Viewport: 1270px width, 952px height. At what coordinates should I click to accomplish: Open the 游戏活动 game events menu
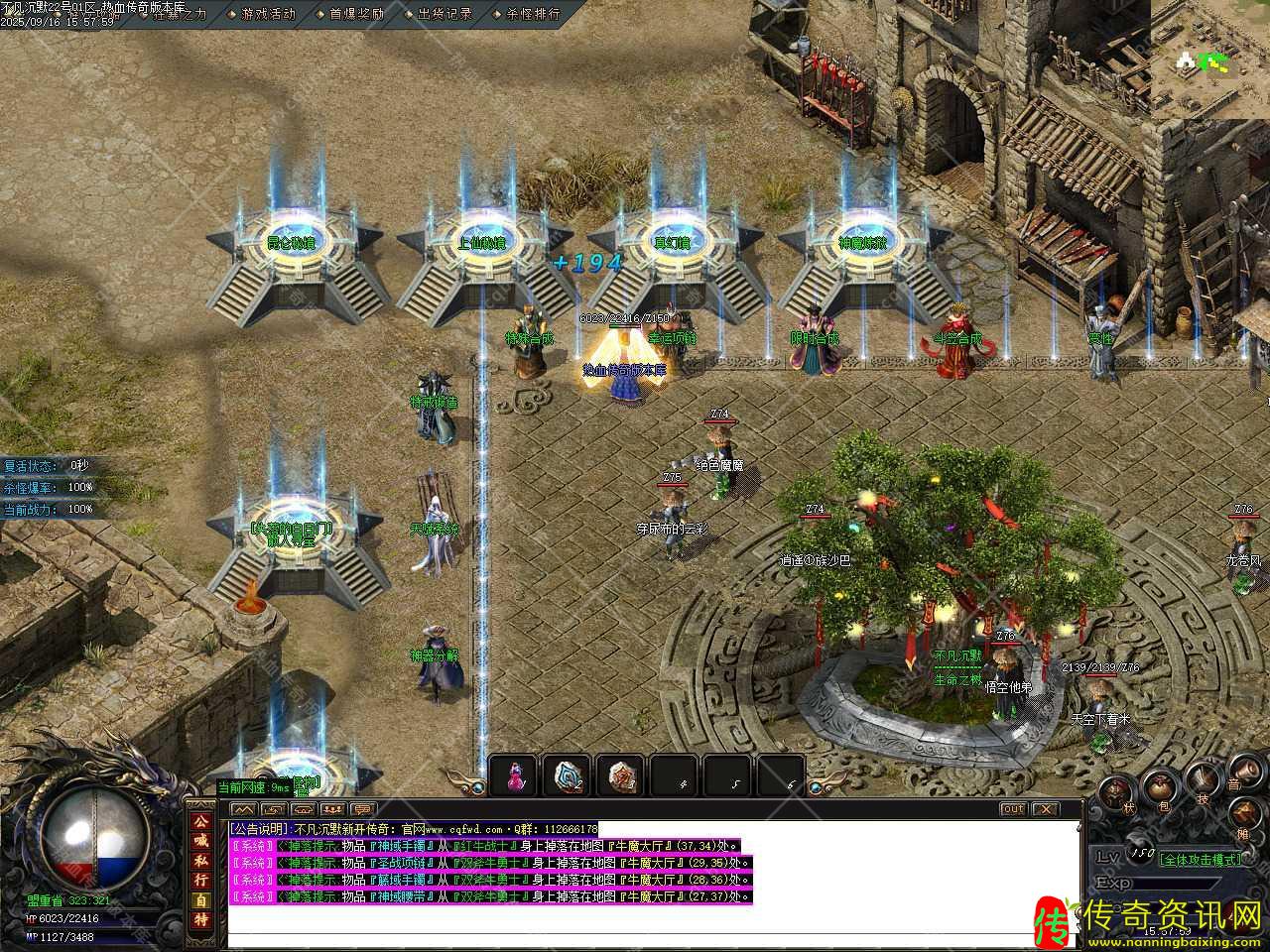pyautogui.click(x=268, y=14)
